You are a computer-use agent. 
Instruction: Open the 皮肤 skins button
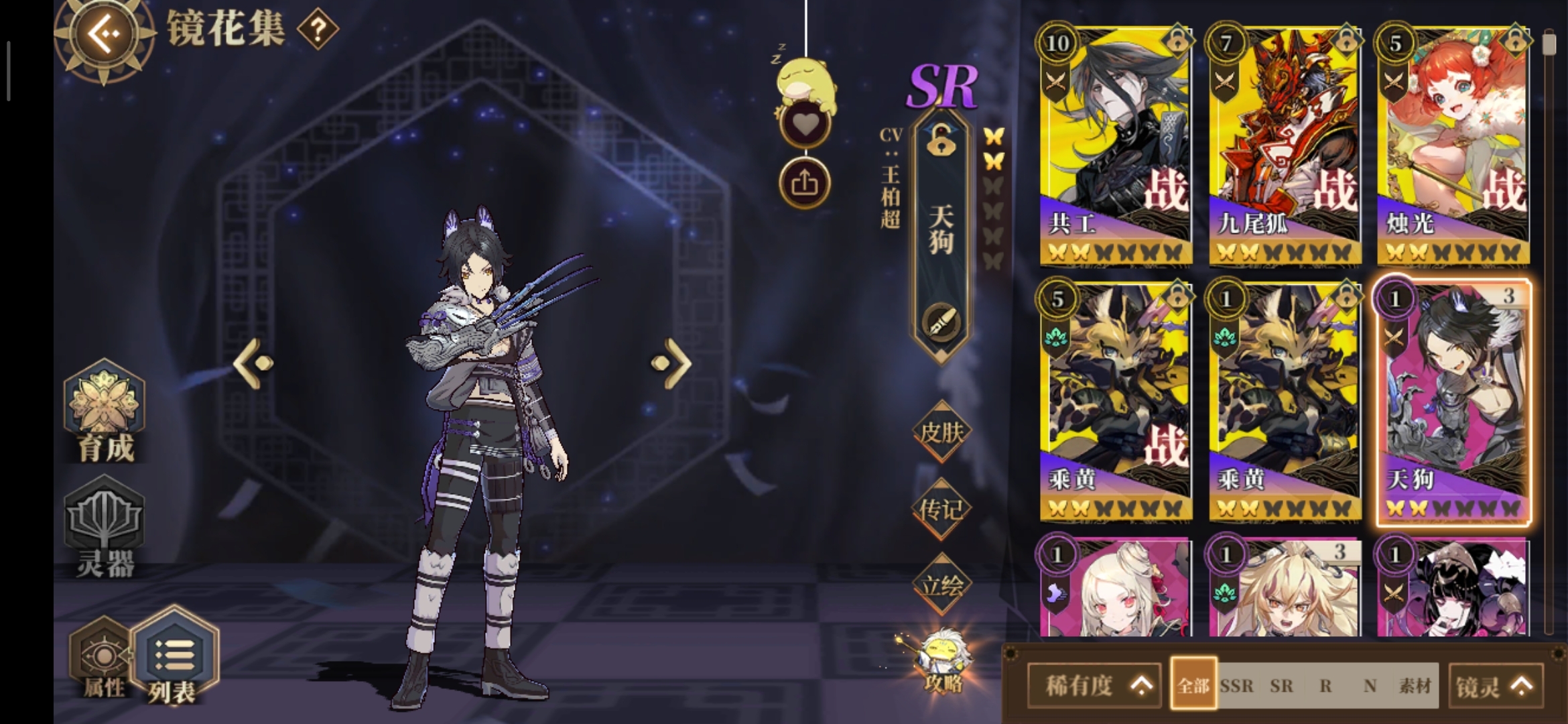click(x=941, y=432)
